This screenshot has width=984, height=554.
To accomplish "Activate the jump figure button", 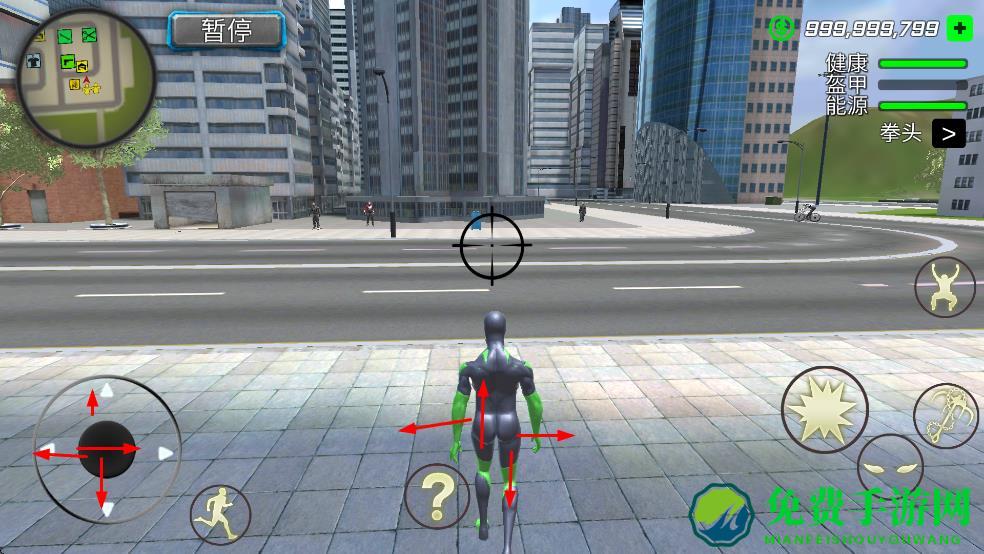I will [x=944, y=286].
